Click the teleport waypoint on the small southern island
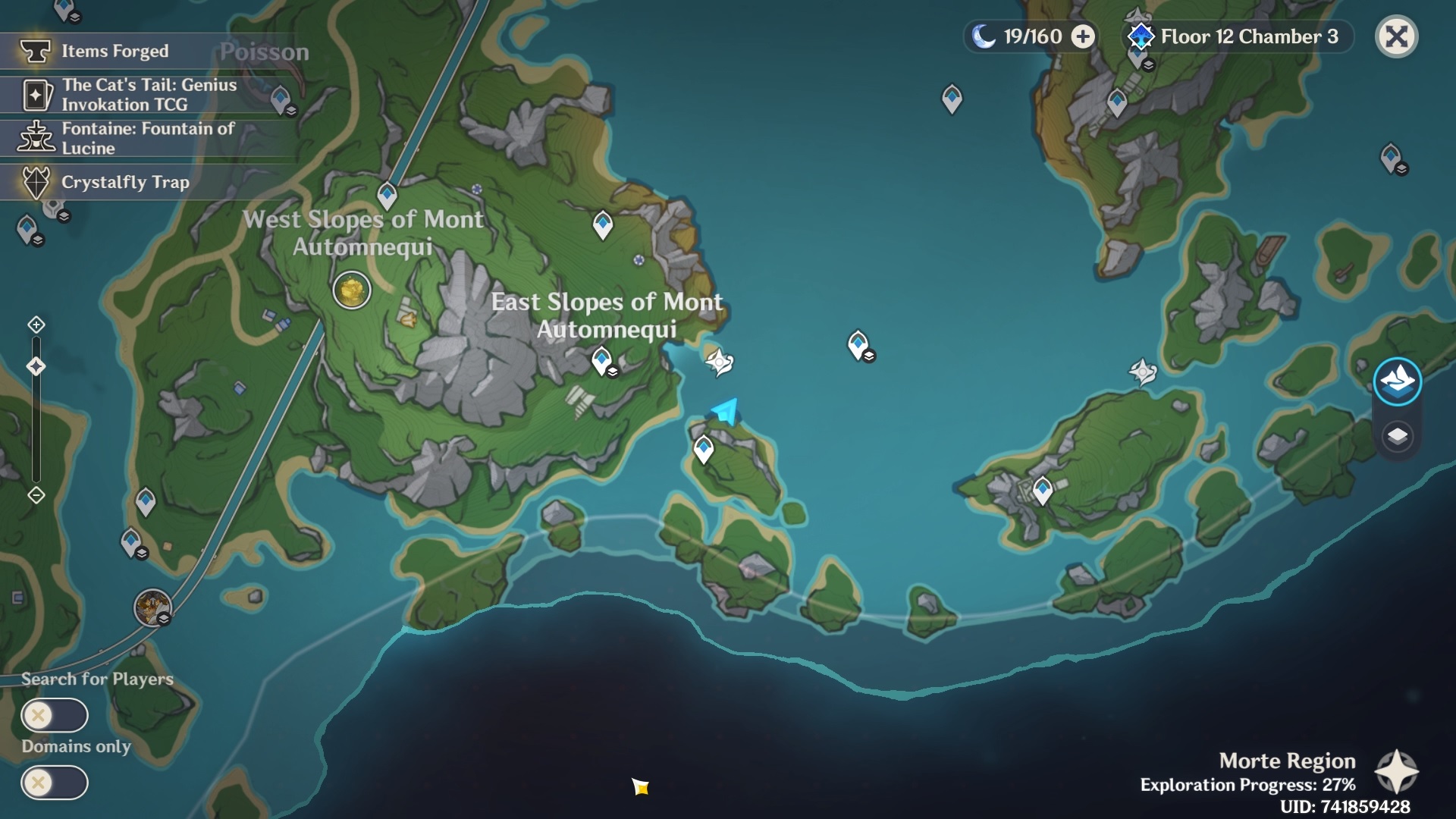The image size is (1456, 819). click(x=704, y=447)
